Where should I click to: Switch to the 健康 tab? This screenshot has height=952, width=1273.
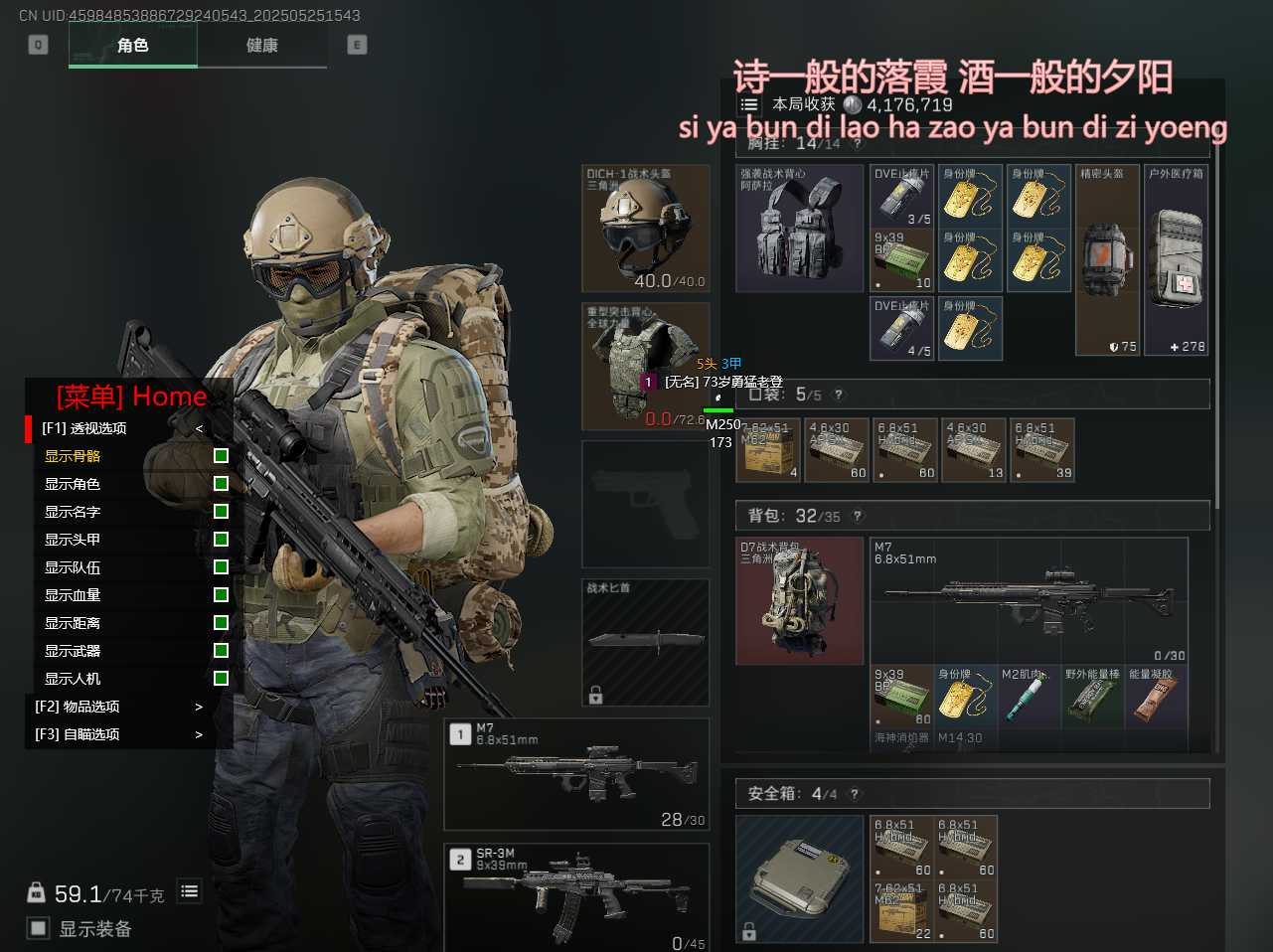(262, 45)
